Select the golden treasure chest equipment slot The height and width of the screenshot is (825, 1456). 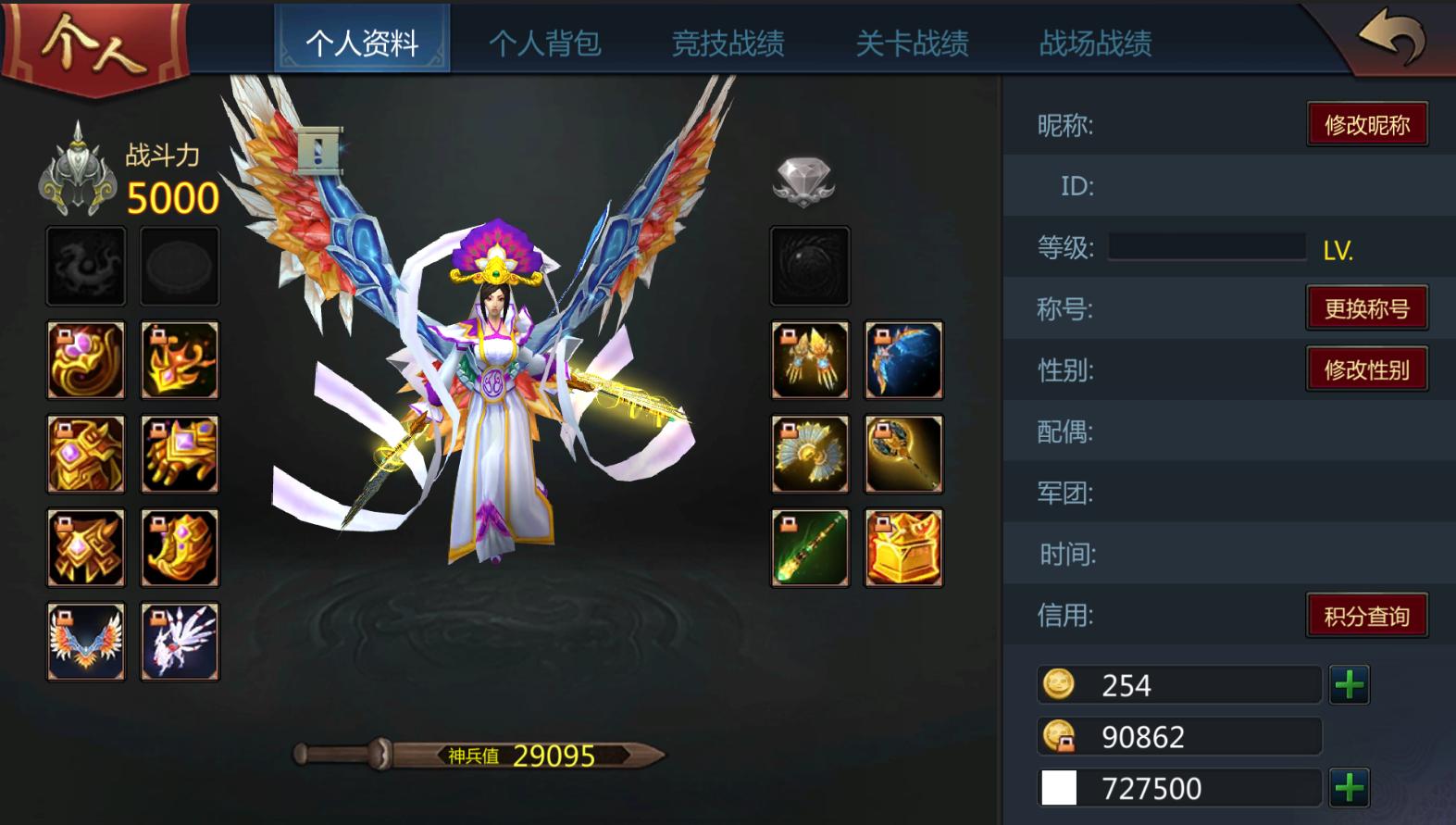point(903,548)
